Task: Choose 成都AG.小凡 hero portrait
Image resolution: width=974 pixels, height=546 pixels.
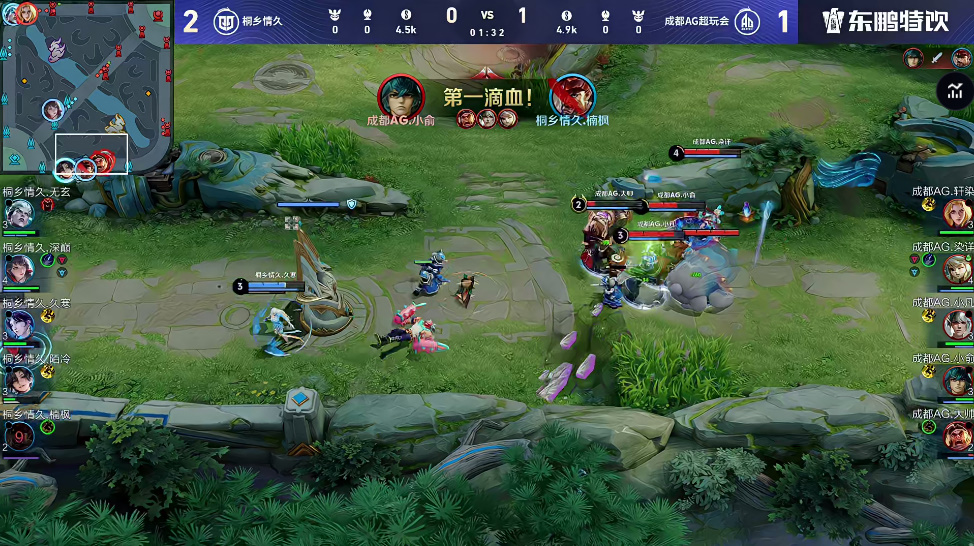Action: pyautogui.click(x=957, y=324)
